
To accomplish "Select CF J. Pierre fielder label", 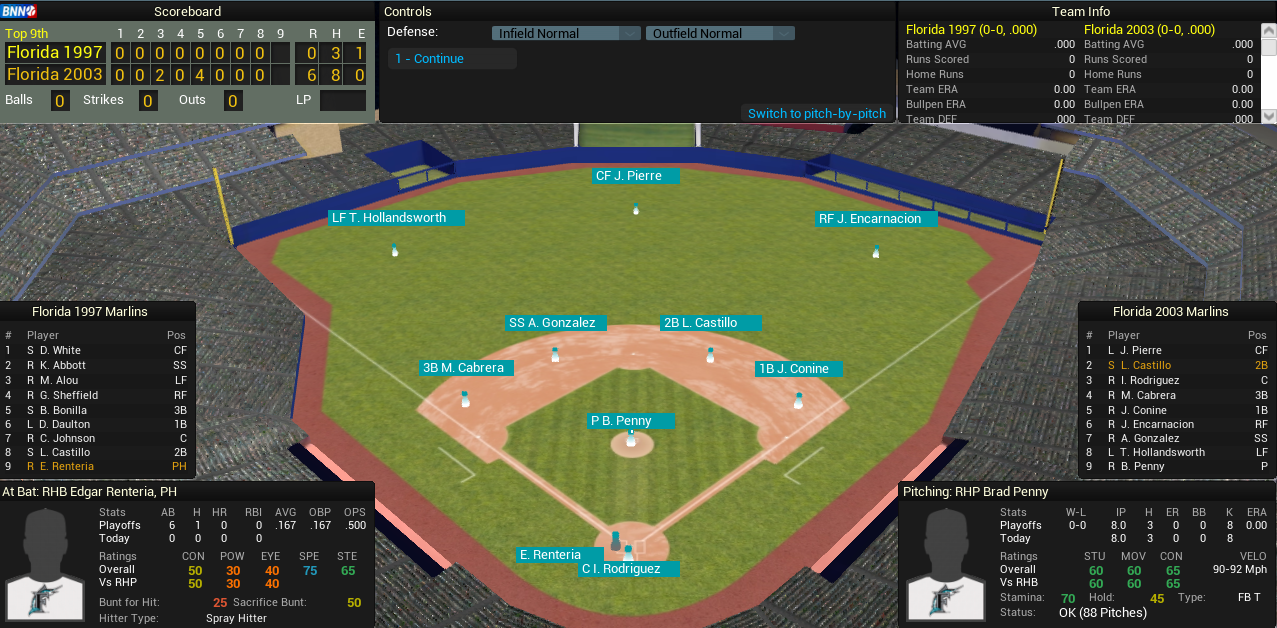I will (x=635, y=176).
